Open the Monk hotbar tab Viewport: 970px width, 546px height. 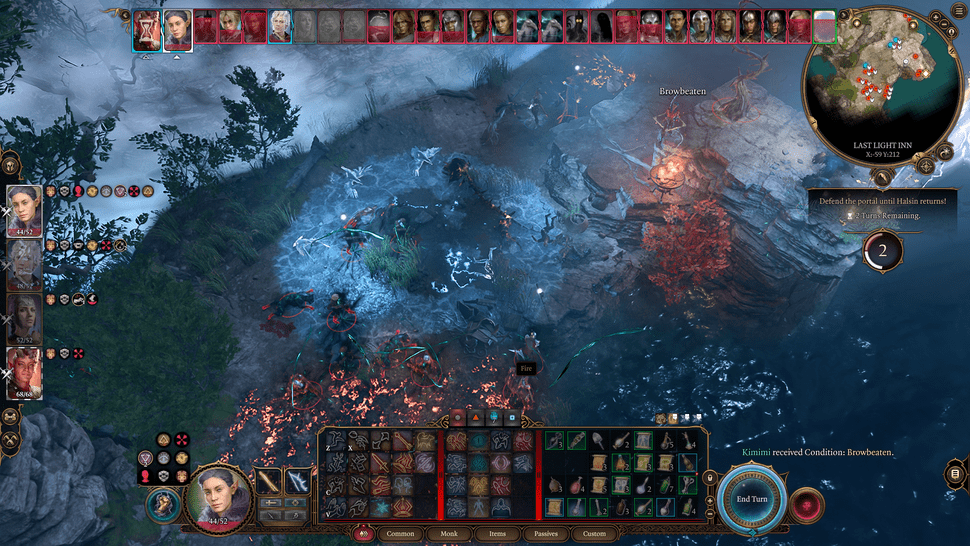coord(449,533)
